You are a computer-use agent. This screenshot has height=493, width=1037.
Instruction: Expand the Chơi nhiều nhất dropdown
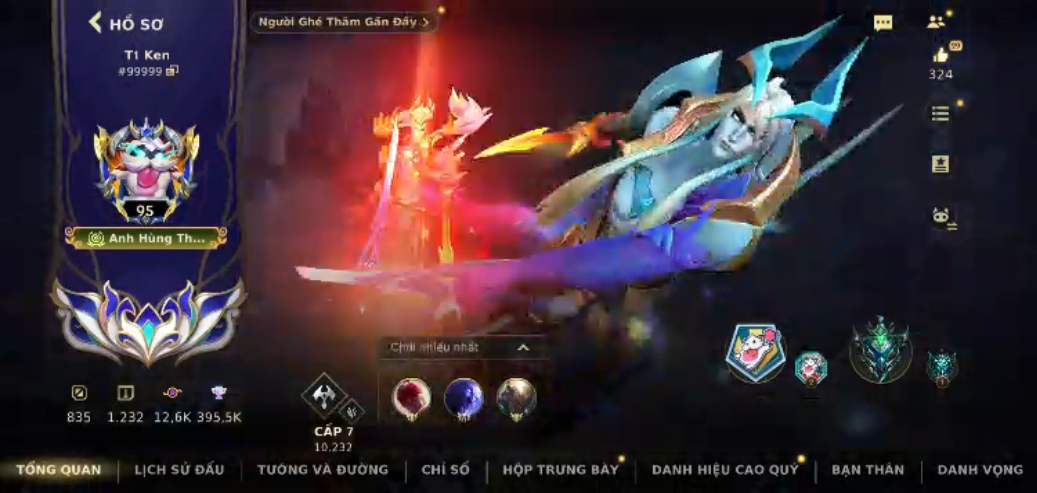pyautogui.click(x=523, y=347)
